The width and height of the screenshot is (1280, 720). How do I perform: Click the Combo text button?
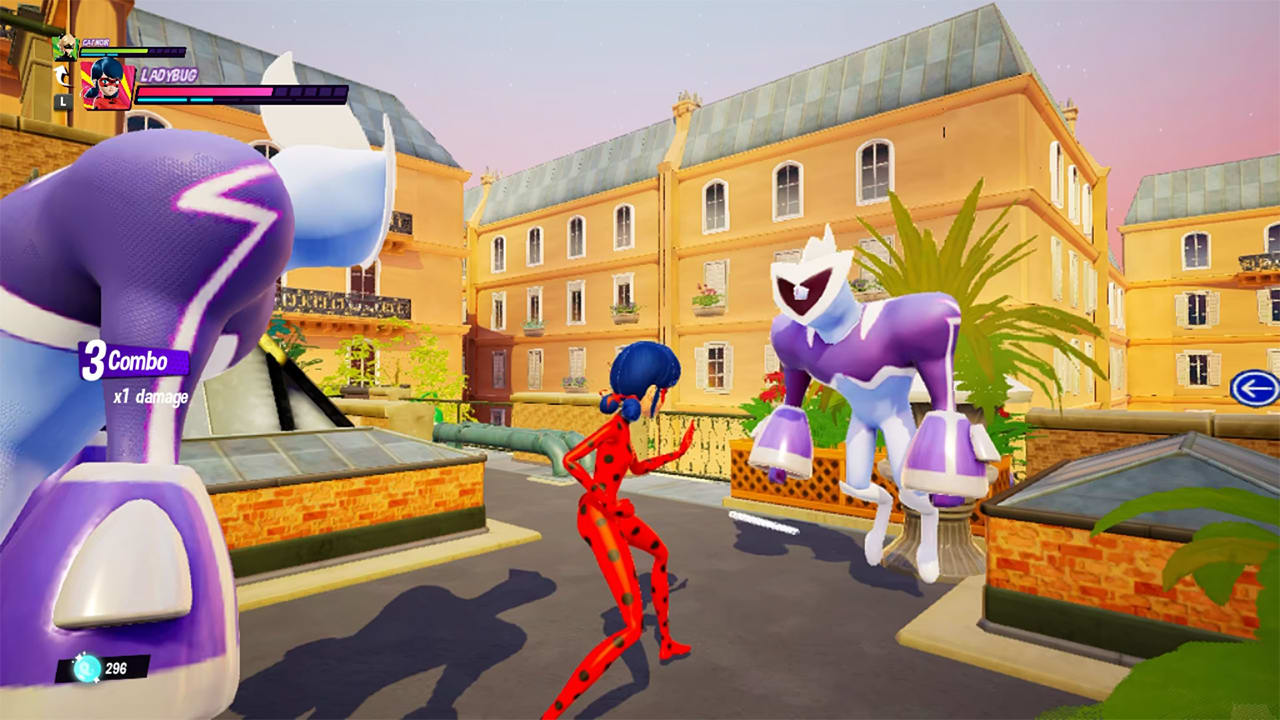(x=140, y=363)
